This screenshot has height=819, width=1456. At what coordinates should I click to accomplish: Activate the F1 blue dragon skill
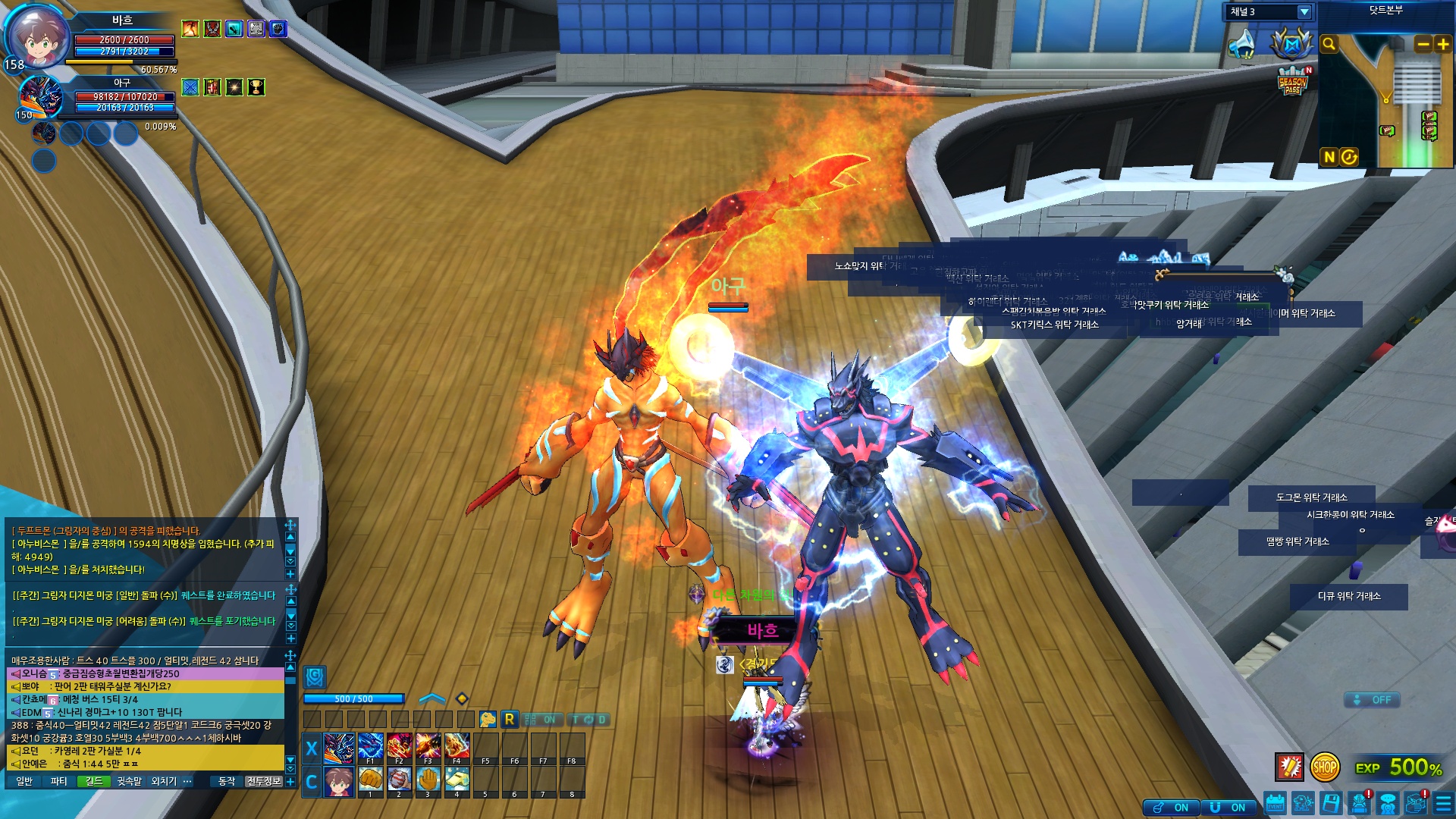point(370,747)
